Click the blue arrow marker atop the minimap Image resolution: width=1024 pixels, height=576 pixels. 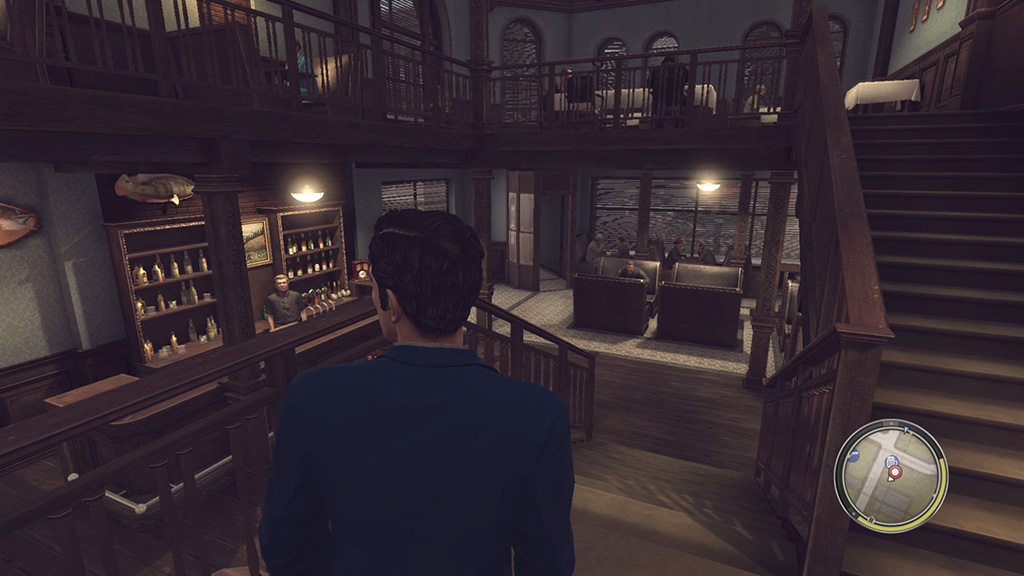pos(905,428)
